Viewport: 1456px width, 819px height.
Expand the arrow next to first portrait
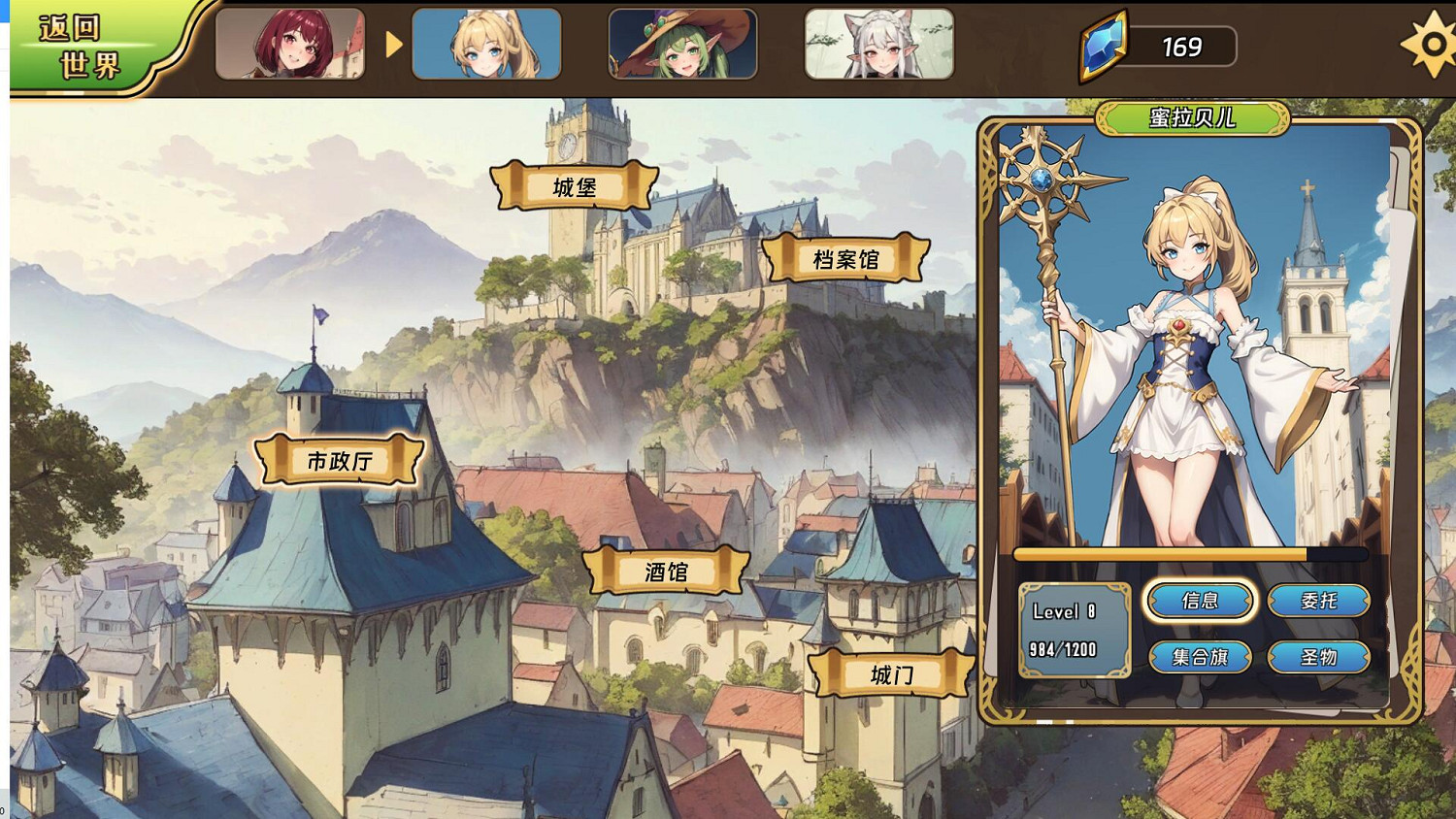tap(392, 43)
